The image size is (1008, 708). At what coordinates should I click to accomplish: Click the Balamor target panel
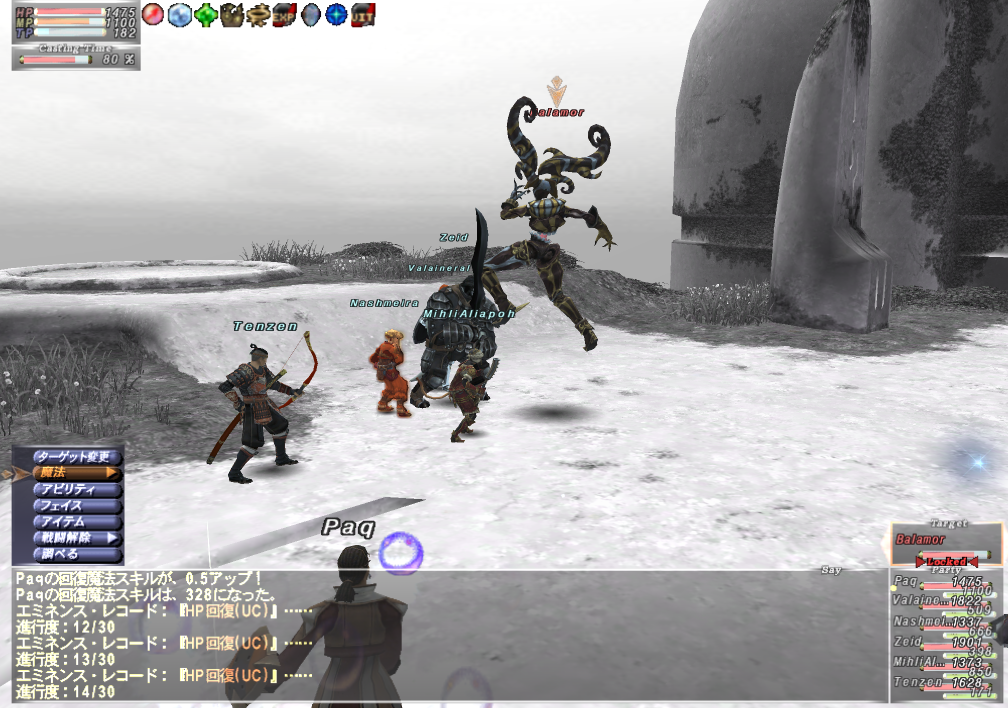945,541
